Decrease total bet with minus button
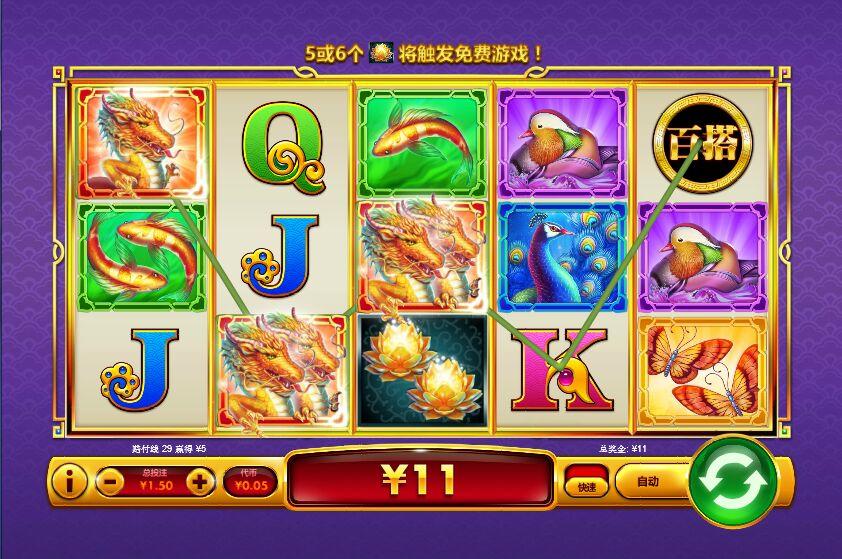842x559 pixels. [x=111, y=483]
